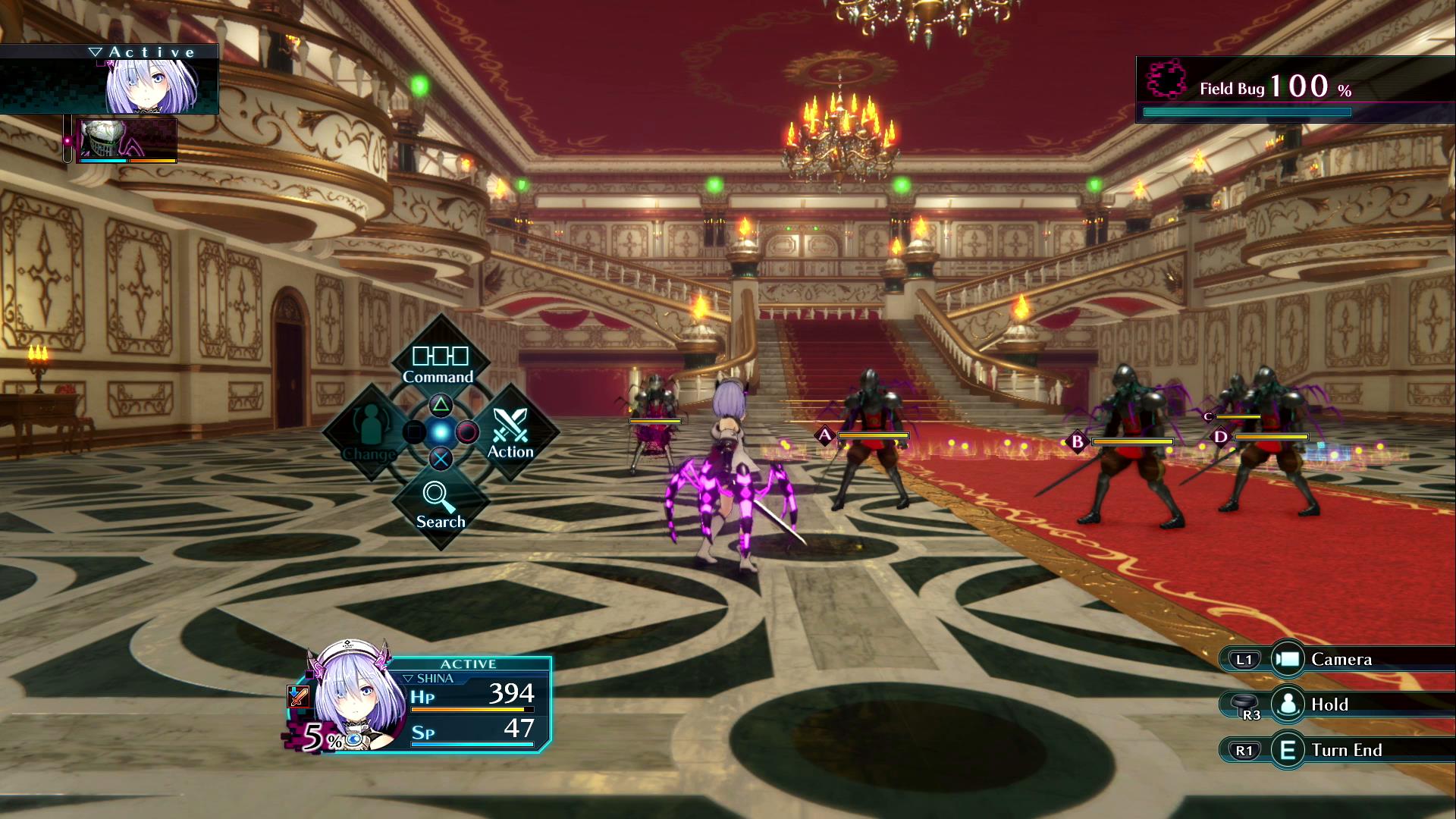1456x819 pixels.
Task: Select the Search magnifying glass option
Action: pyautogui.click(x=440, y=505)
